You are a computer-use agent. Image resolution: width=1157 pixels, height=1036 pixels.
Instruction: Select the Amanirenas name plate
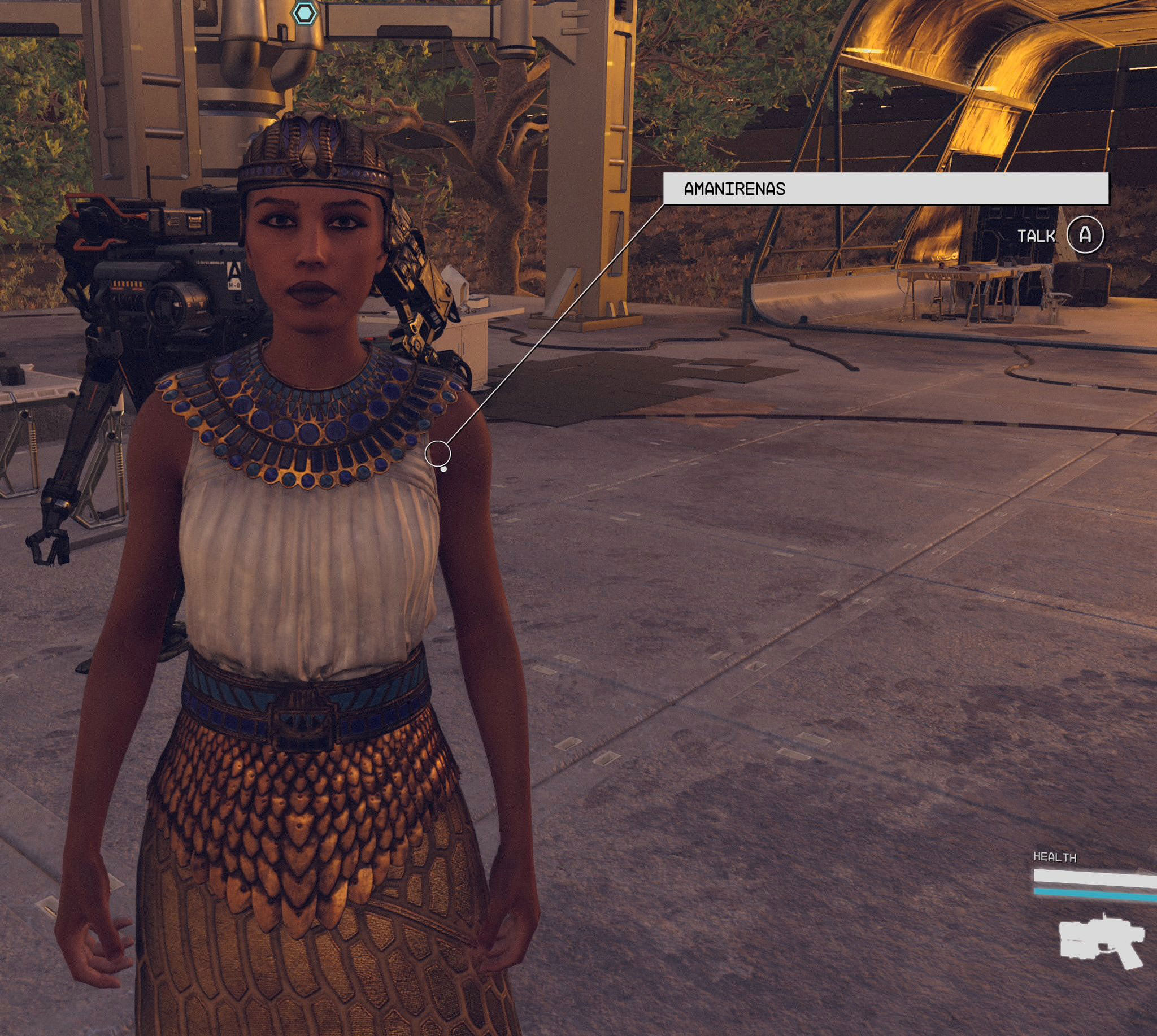point(885,189)
